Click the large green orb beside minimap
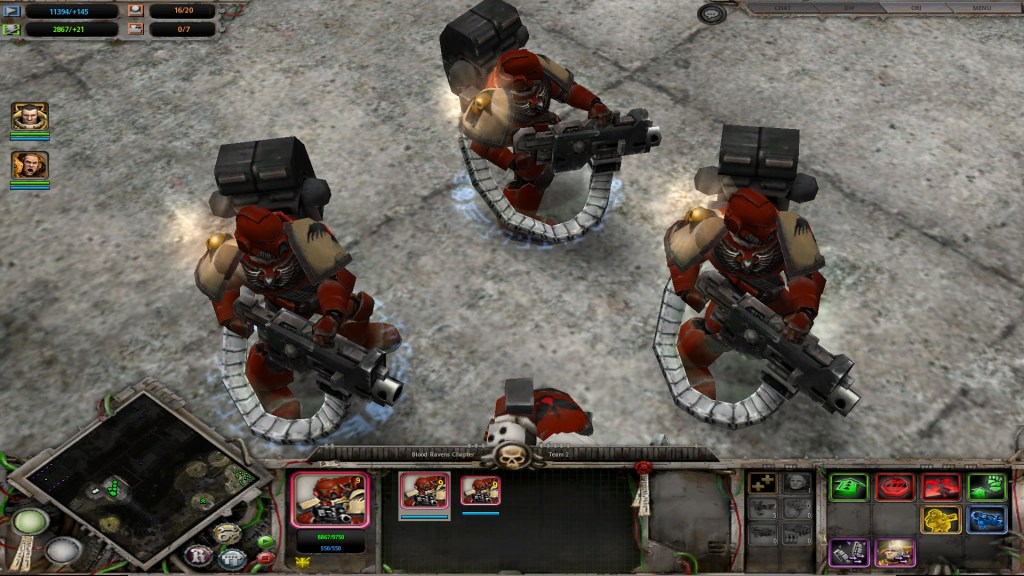1024x576 pixels. (x=29, y=523)
